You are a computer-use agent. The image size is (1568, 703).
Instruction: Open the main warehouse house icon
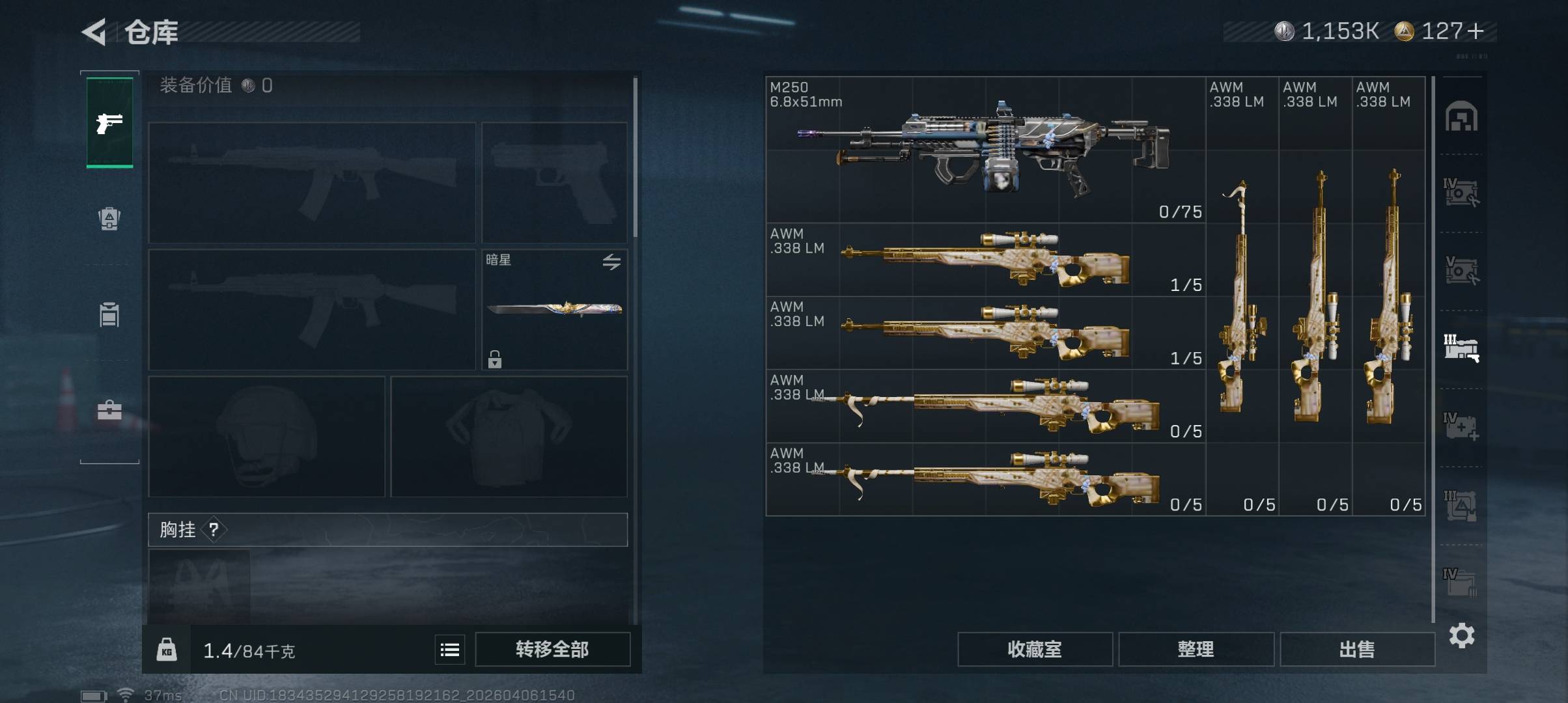click(x=1461, y=117)
